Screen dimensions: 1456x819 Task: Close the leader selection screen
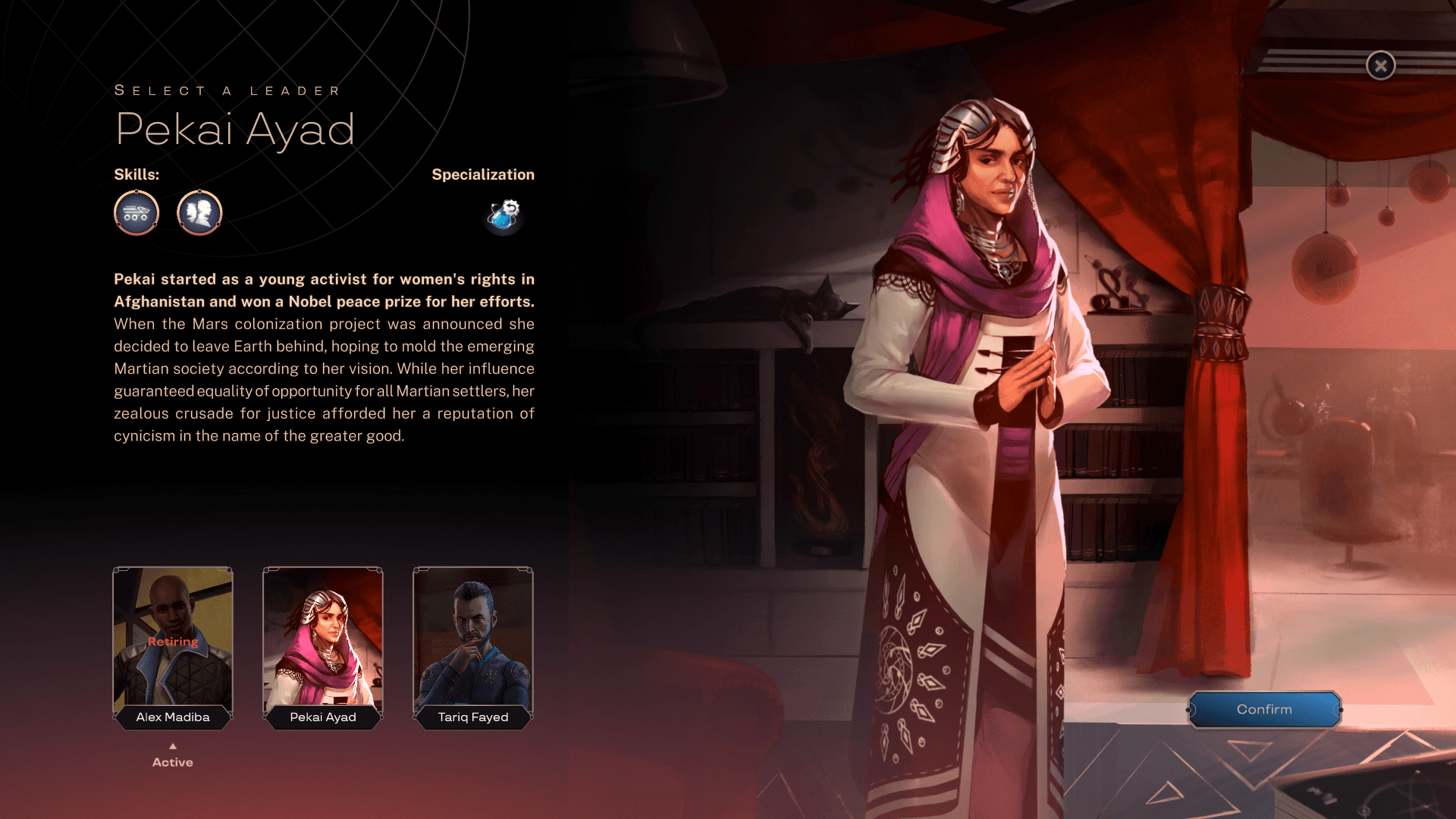tap(1380, 66)
